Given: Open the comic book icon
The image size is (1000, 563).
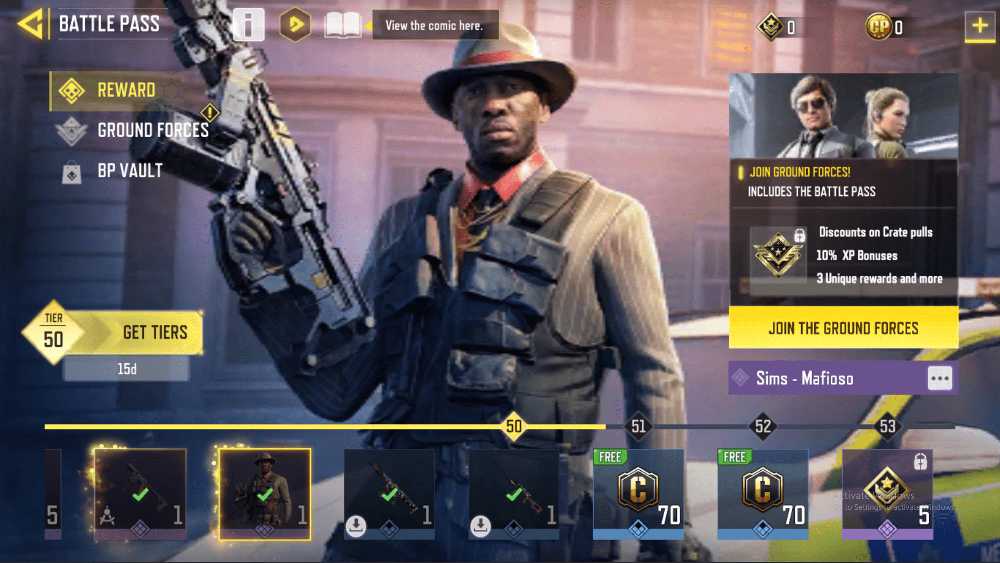Looking at the screenshot, I should click(x=343, y=24).
